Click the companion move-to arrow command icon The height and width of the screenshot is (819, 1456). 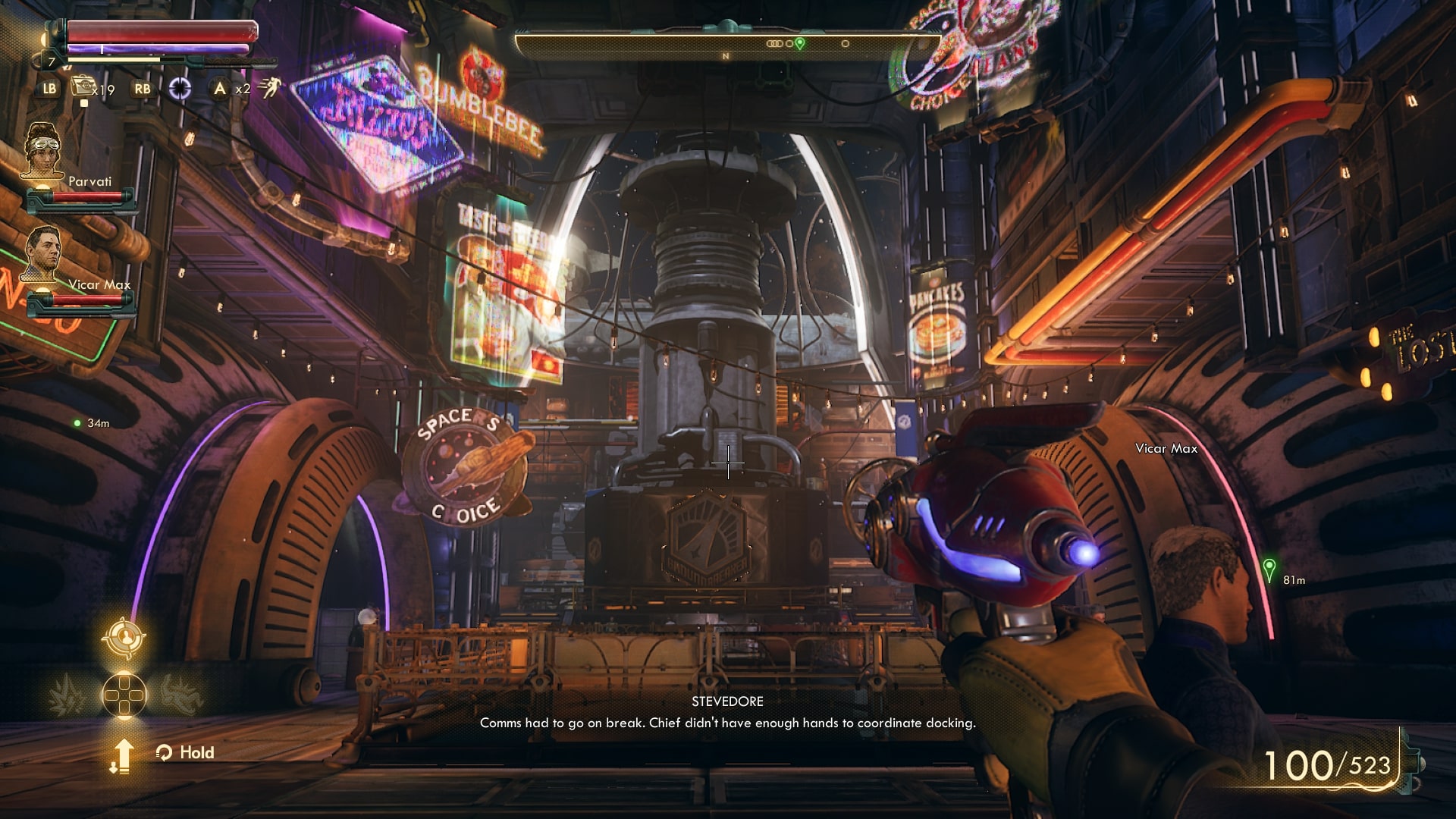tap(123, 755)
